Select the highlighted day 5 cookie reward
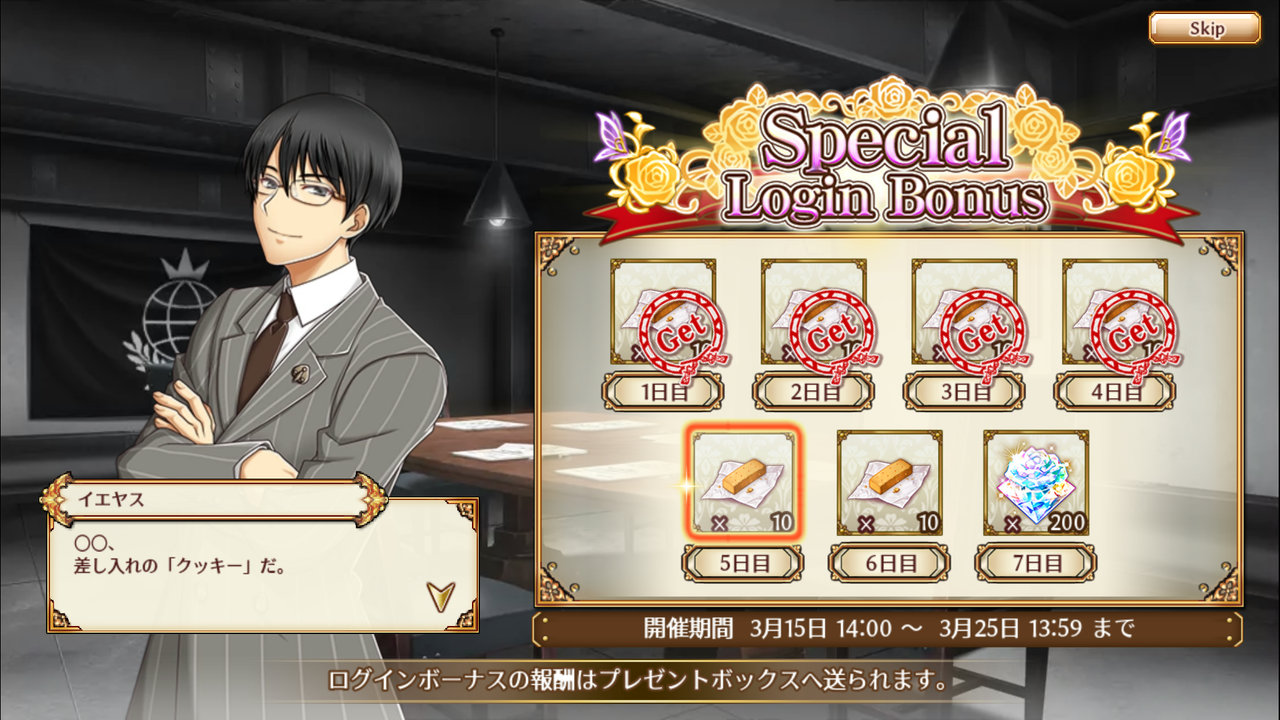 [x=742, y=482]
